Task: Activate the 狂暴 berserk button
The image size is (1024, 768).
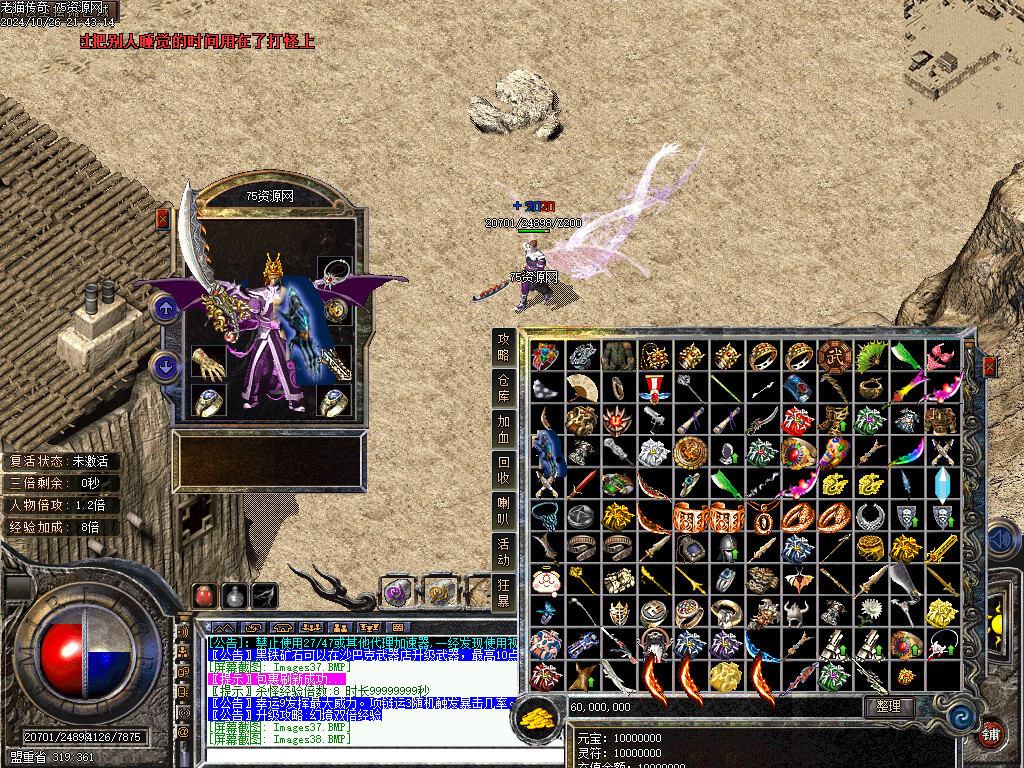Action: coord(505,593)
